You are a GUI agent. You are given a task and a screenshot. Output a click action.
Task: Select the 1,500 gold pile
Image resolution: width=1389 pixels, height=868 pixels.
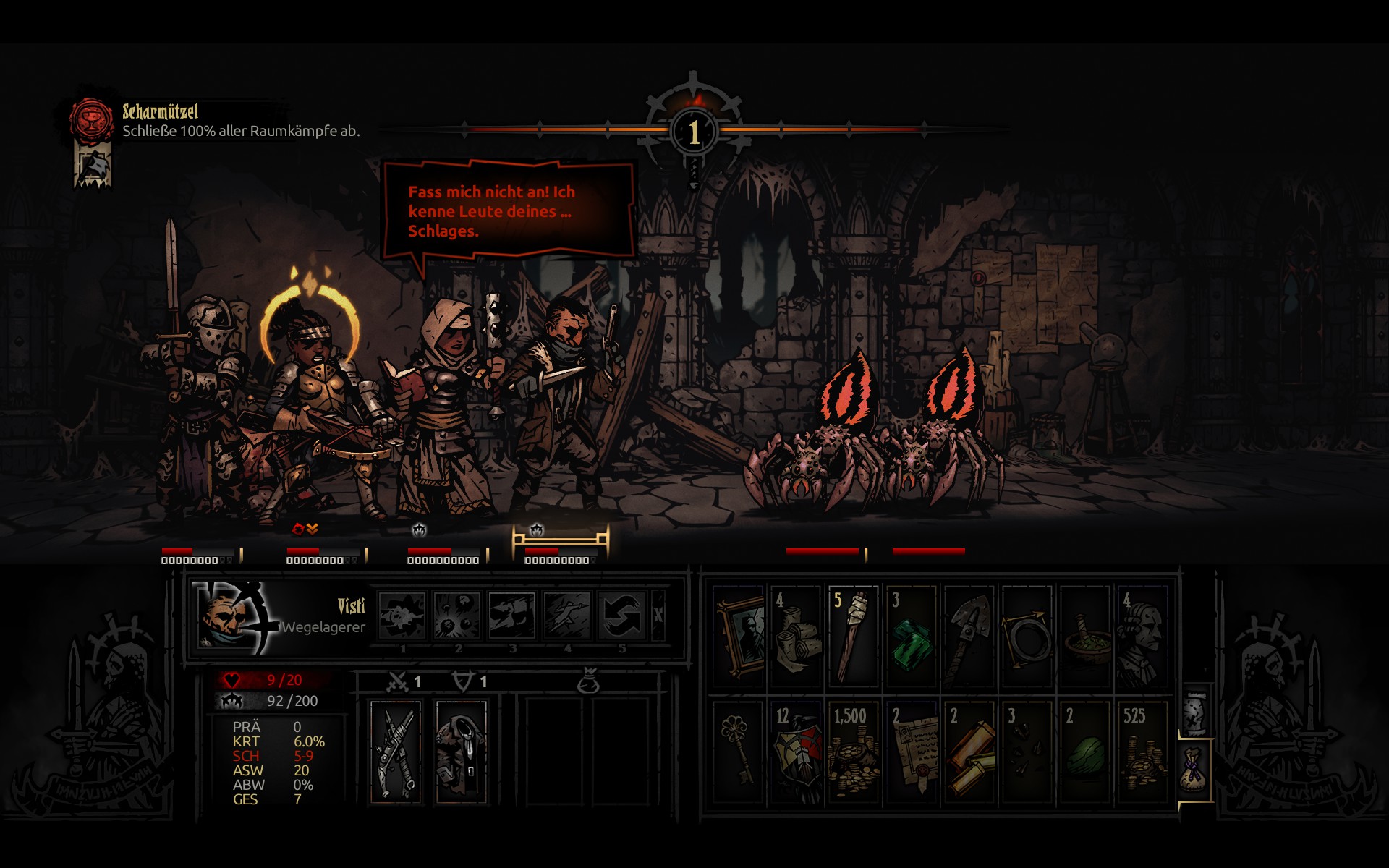(853, 752)
